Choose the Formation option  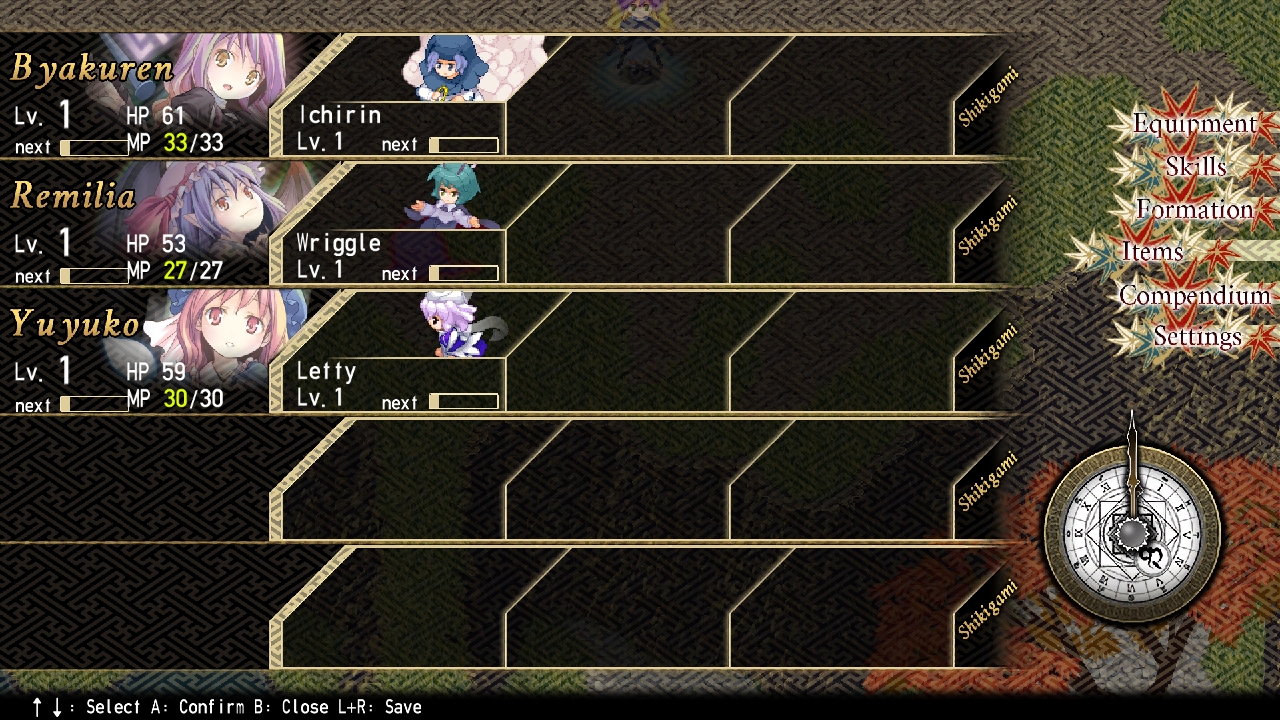click(1194, 210)
